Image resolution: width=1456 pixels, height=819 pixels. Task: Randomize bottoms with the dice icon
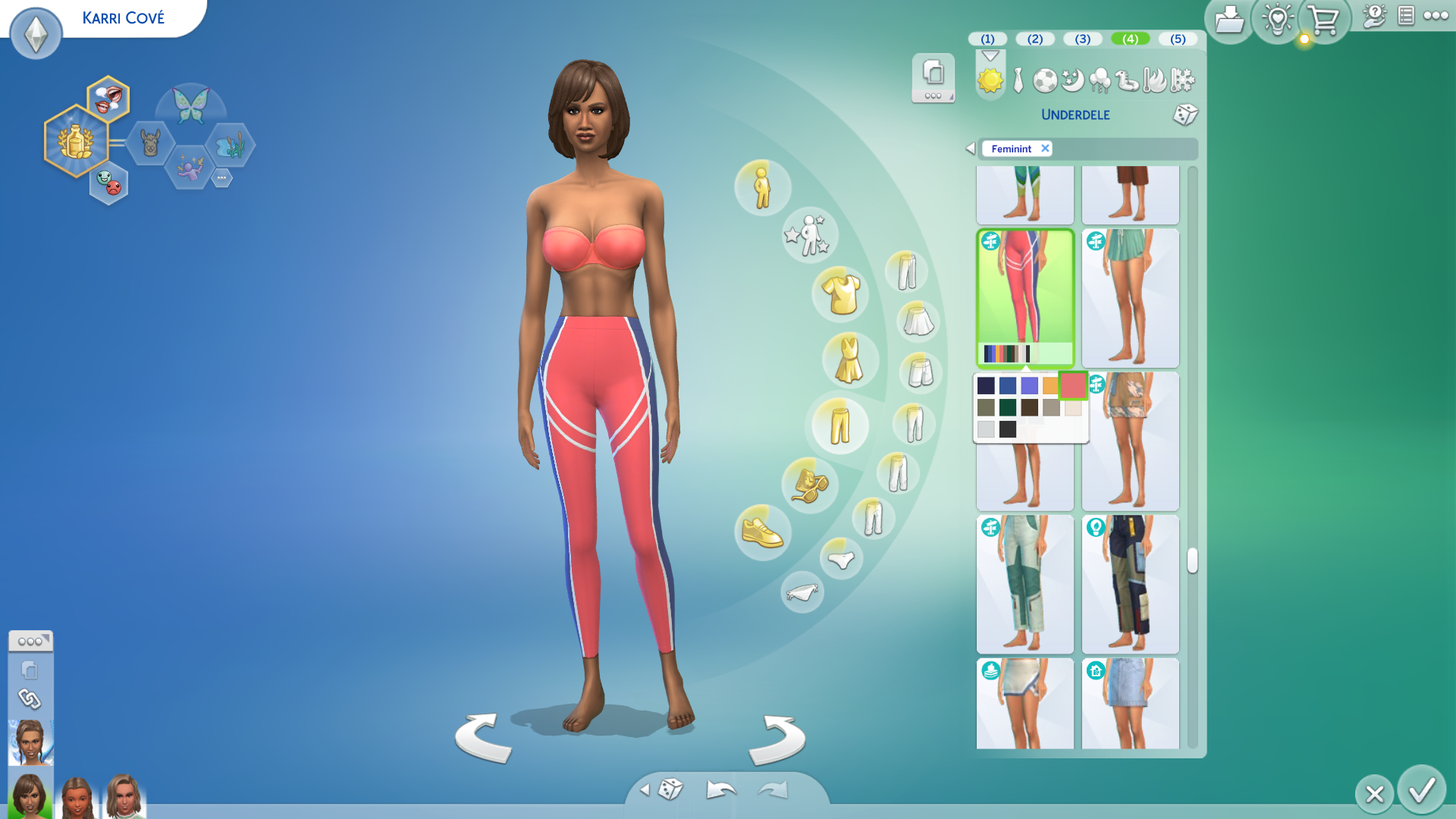pos(1185,115)
